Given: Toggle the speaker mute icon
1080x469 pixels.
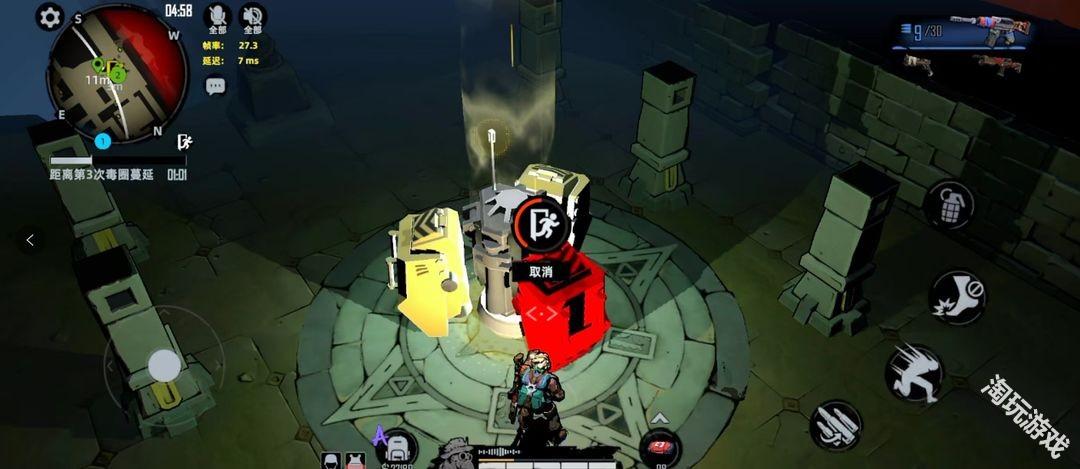Looking at the screenshot, I should tap(253, 16).
